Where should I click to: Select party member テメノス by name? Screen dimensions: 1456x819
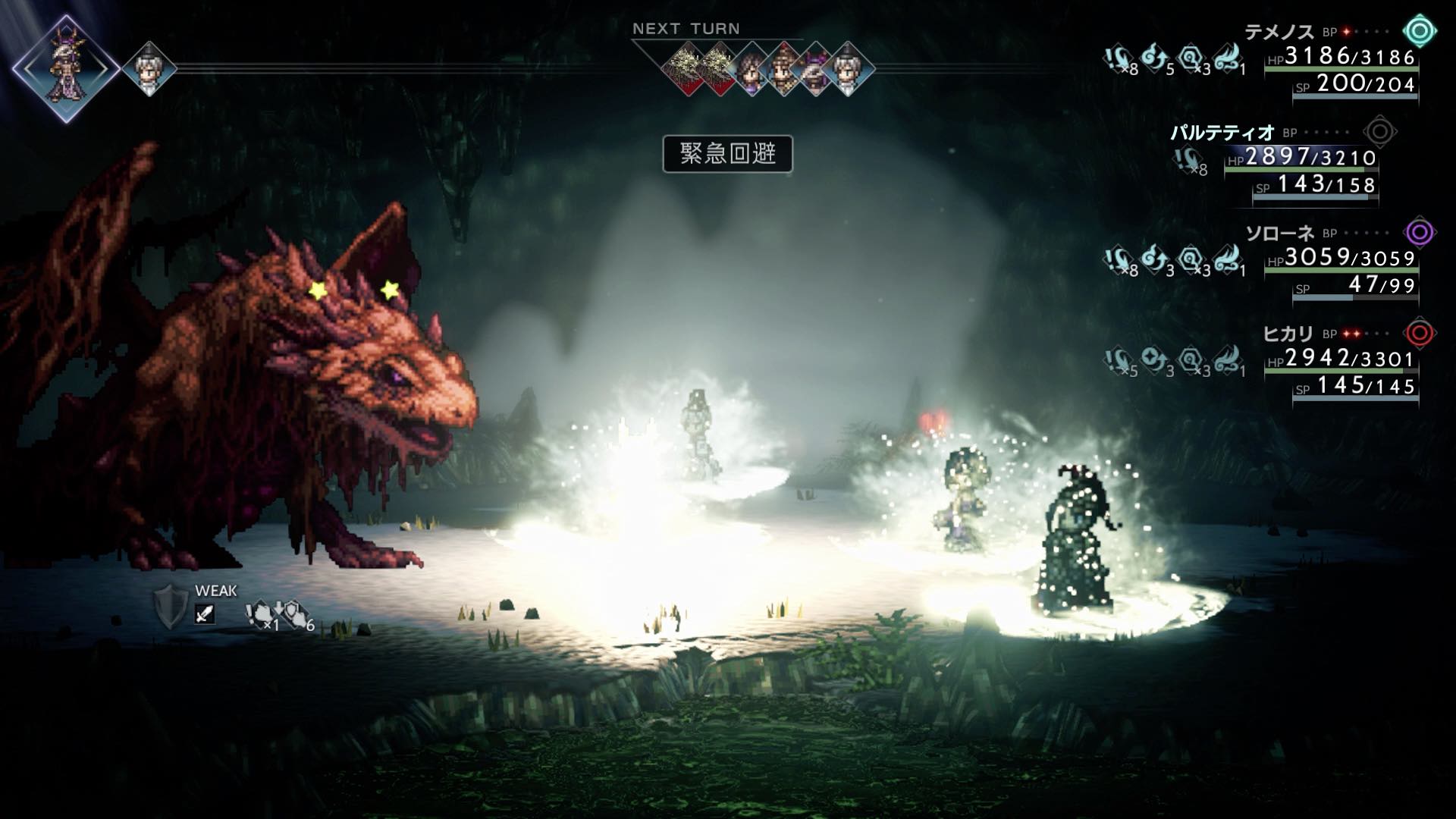pos(1279,32)
